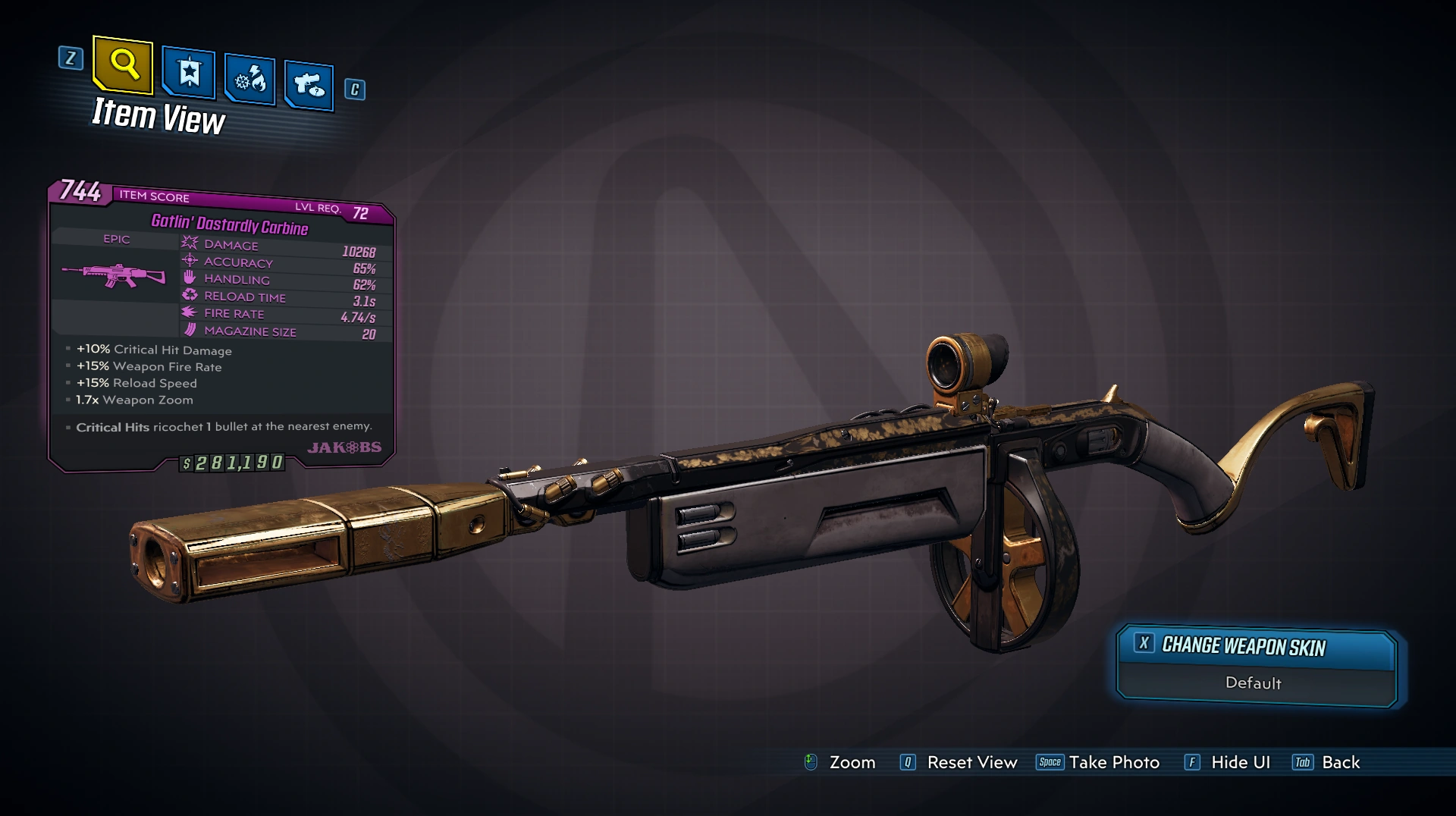Switch to the star banner tab

click(x=189, y=73)
